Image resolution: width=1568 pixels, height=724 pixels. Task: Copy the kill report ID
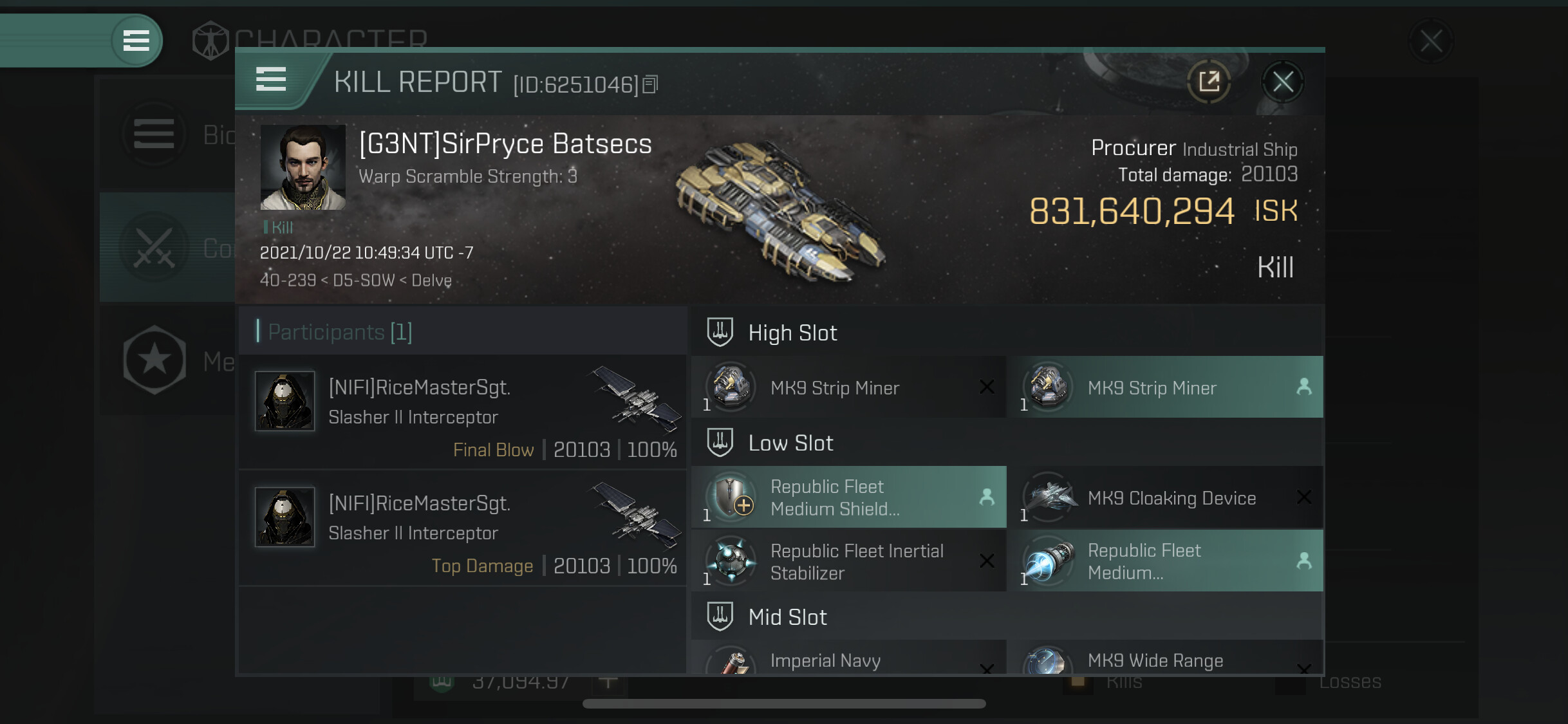pyautogui.click(x=651, y=84)
